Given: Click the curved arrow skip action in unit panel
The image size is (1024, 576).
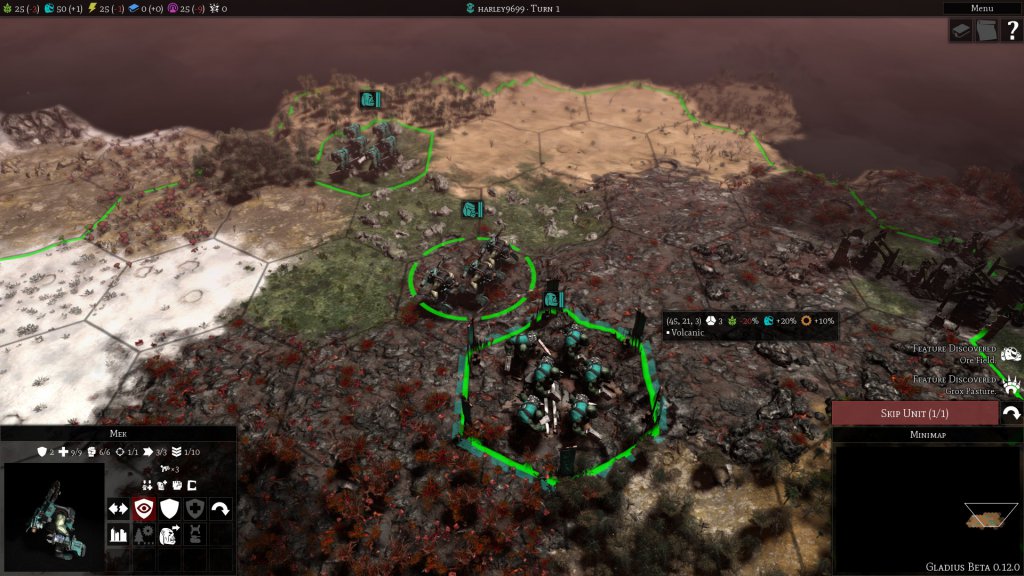Looking at the screenshot, I should point(220,508).
